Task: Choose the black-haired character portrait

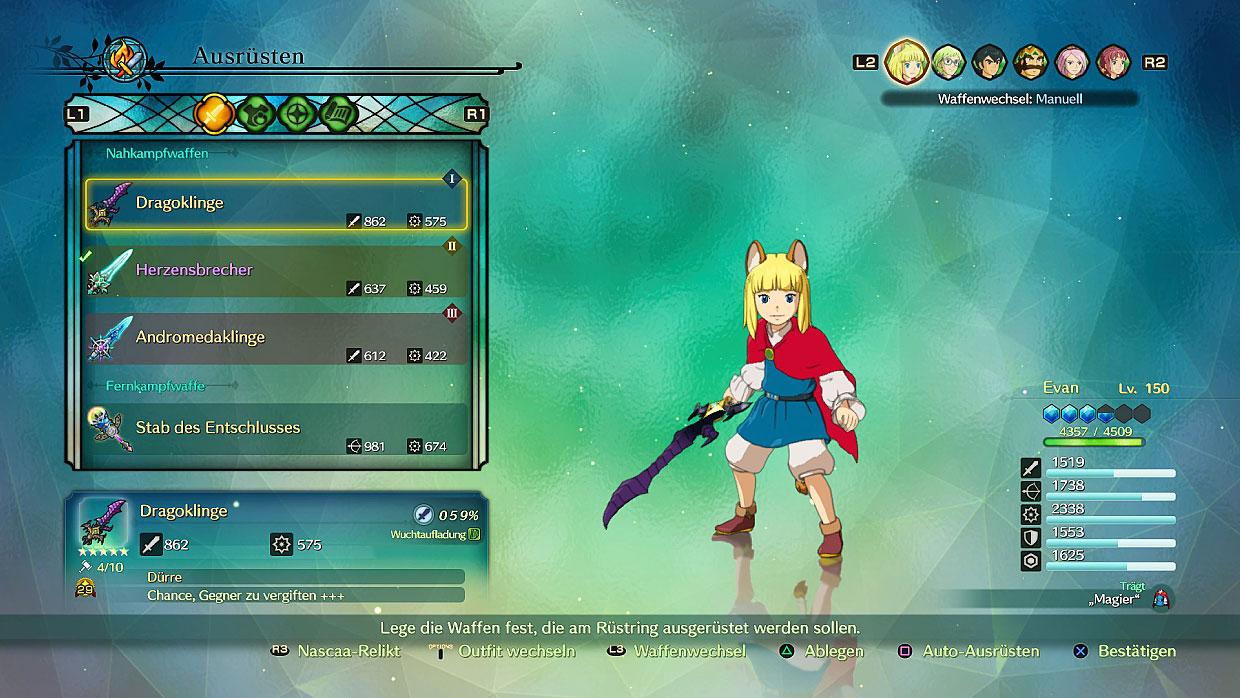Action: click(x=989, y=62)
